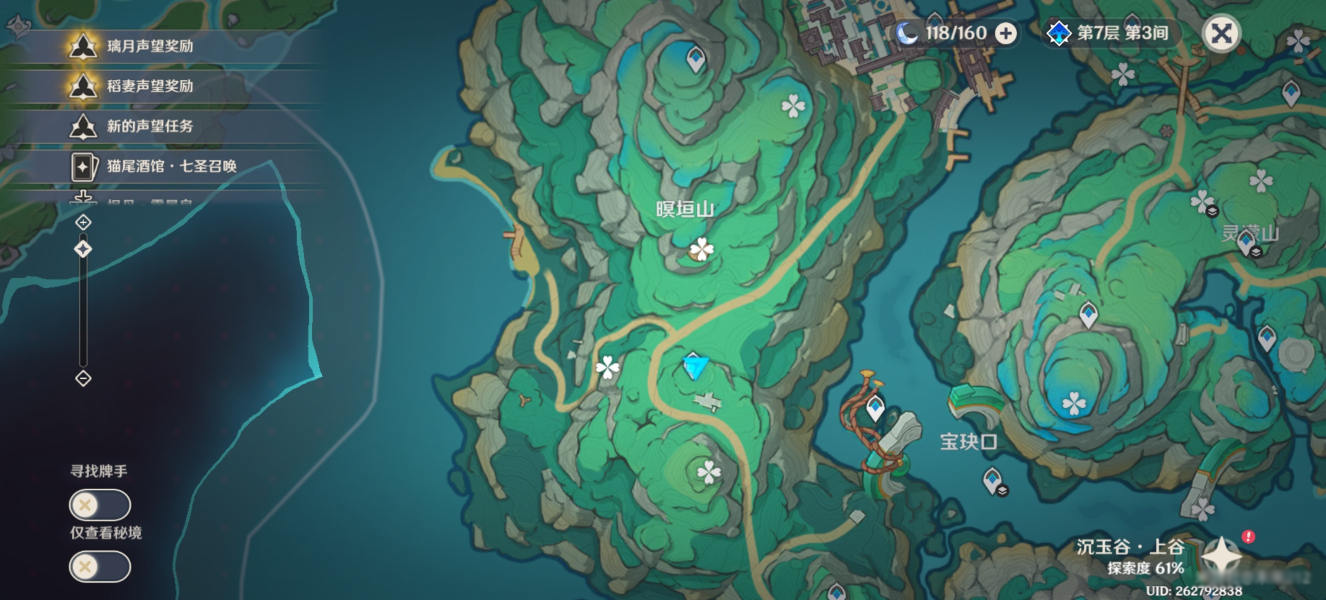Toggle the 寻找牌手 switch

pyautogui.click(x=99, y=505)
